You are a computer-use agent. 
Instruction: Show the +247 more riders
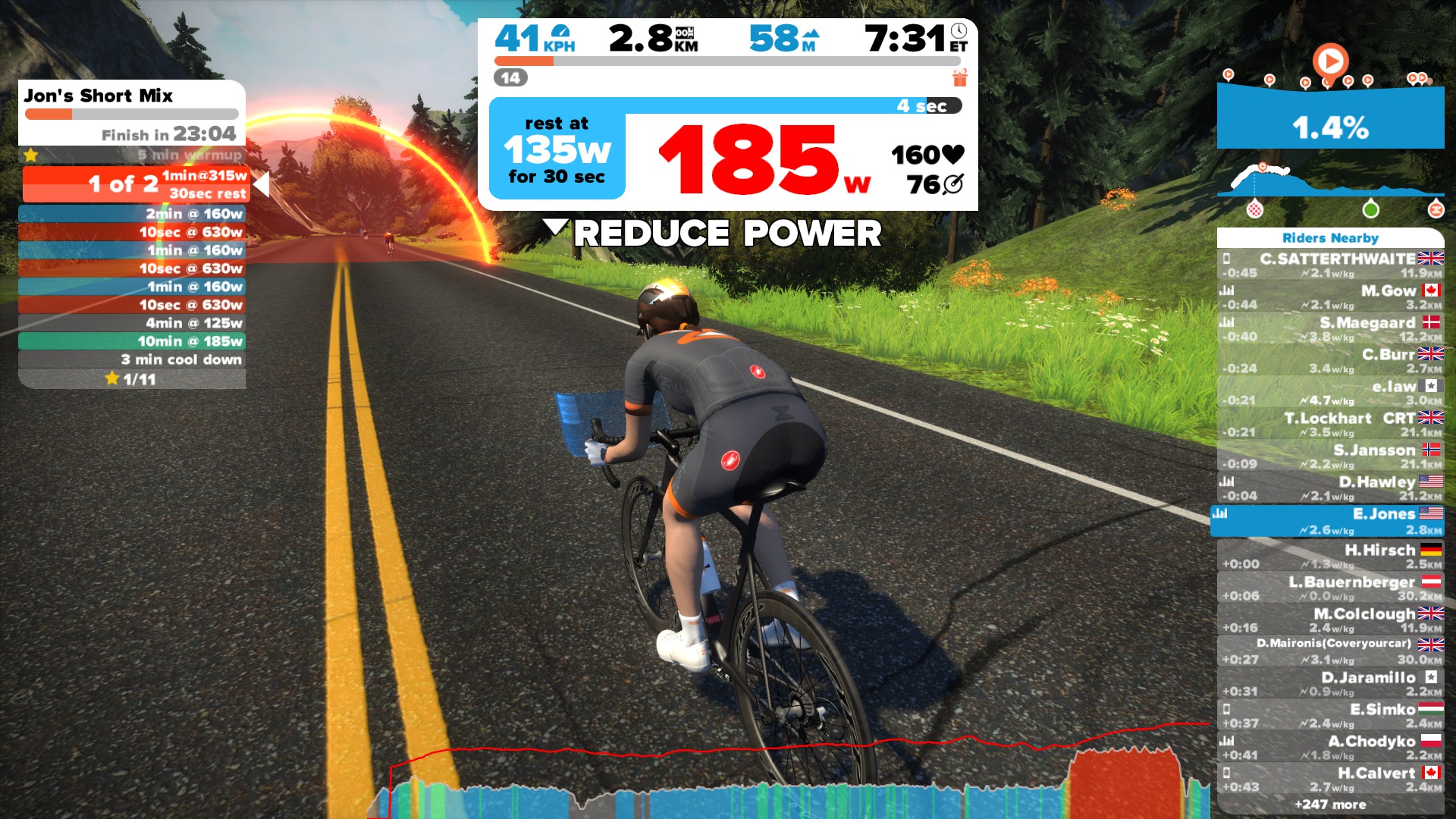click(1330, 805)
